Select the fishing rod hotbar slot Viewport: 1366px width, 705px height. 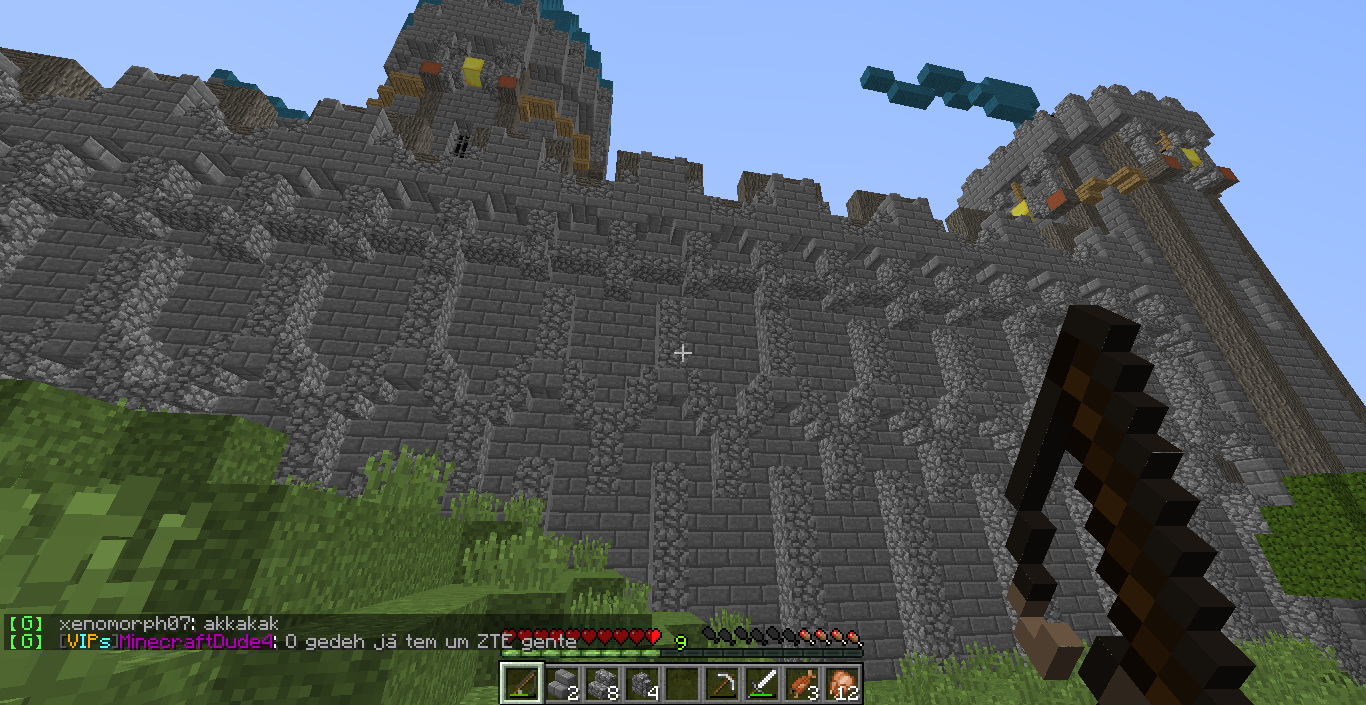click(x=521, y=683)
